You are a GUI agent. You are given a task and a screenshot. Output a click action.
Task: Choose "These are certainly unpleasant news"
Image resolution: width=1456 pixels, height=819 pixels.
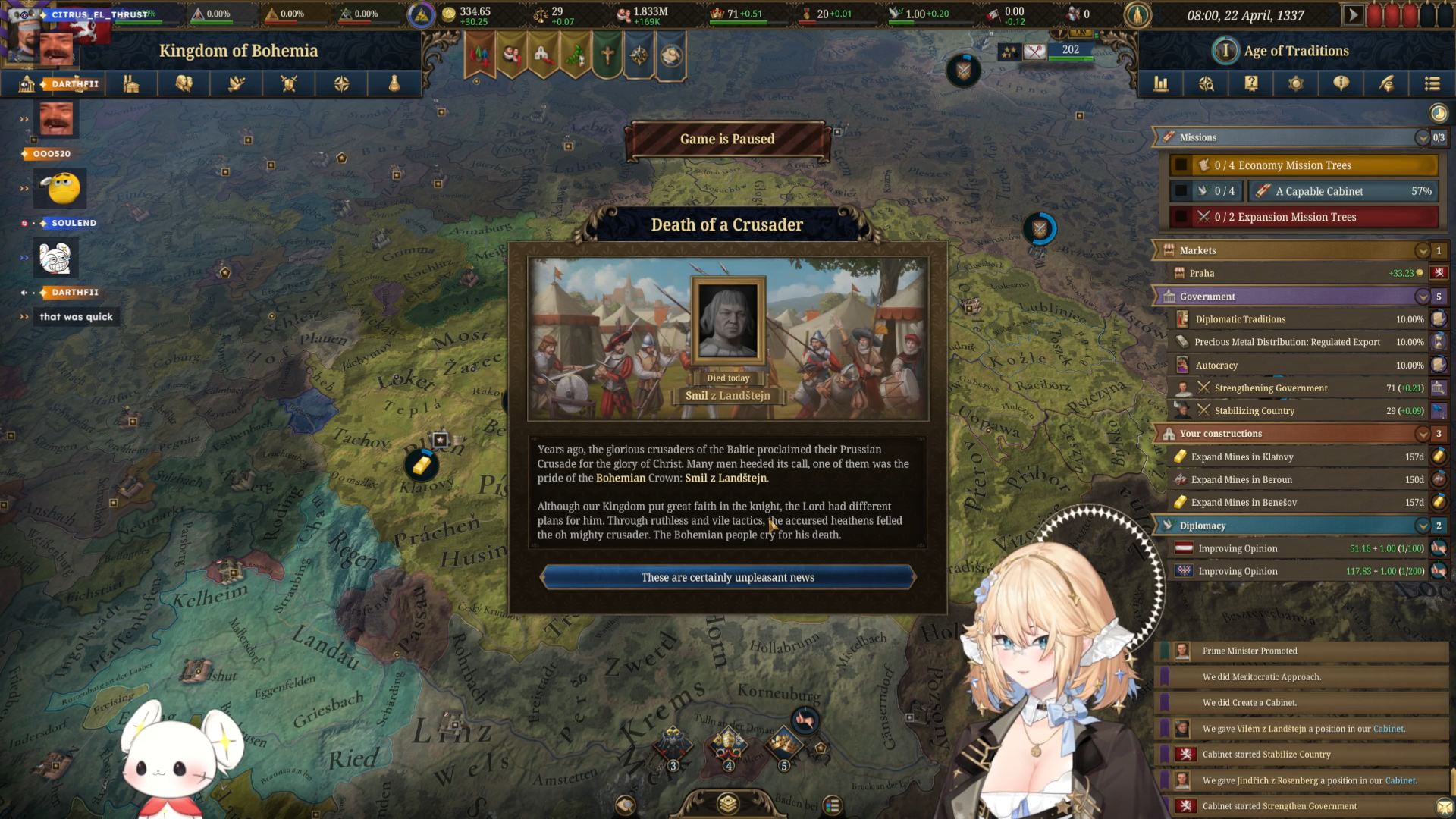[727, 578]
